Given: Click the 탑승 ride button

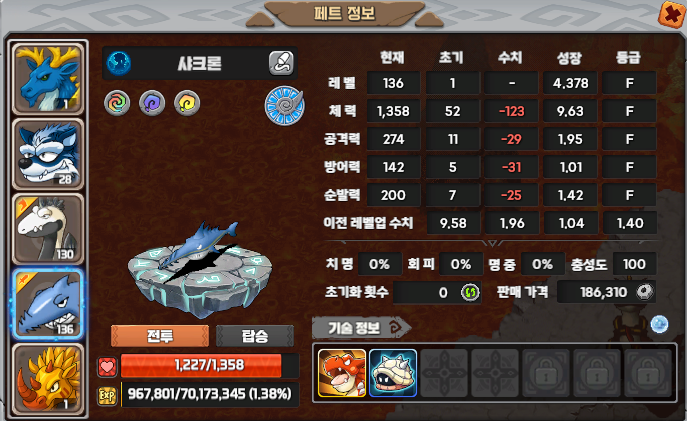Looking at the screenshot, I should pyautogui.click(x=254, y=336).
